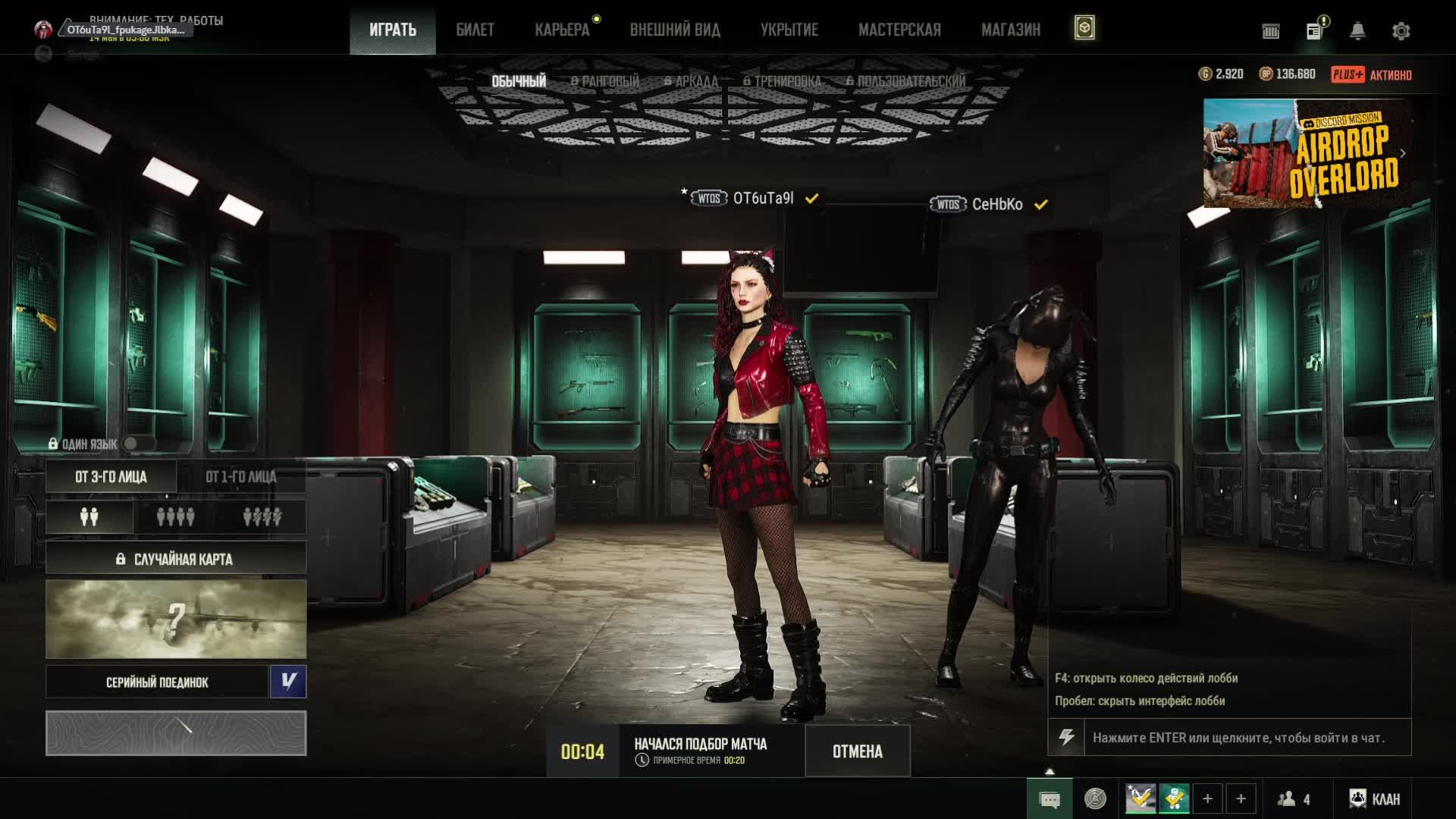Viewport: 1456px width, 819px height.
Task: Open the УКРЫТИЕ tab
Action: click(789, 30)
